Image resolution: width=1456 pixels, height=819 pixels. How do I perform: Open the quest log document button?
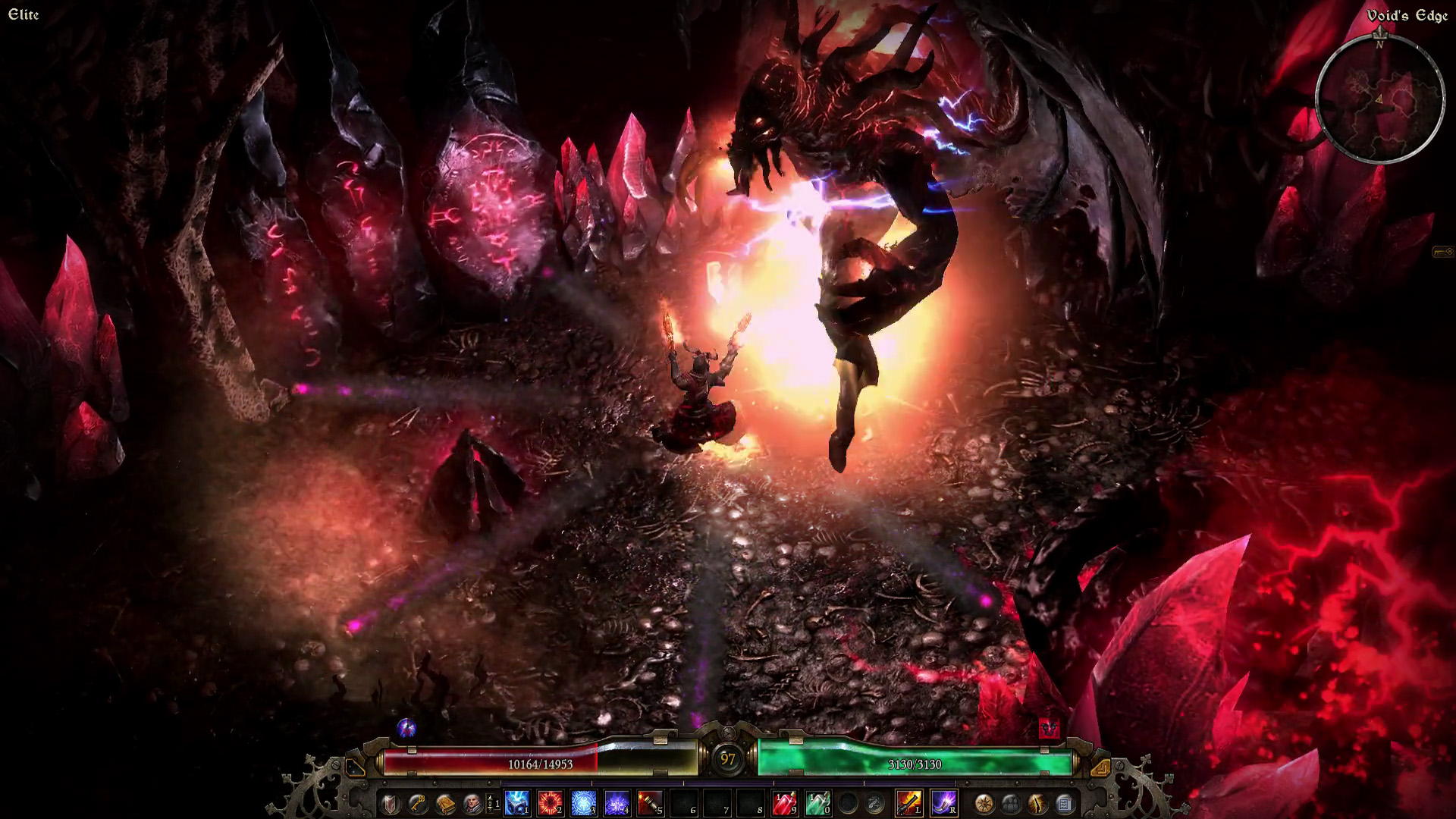coord(1064,803)
